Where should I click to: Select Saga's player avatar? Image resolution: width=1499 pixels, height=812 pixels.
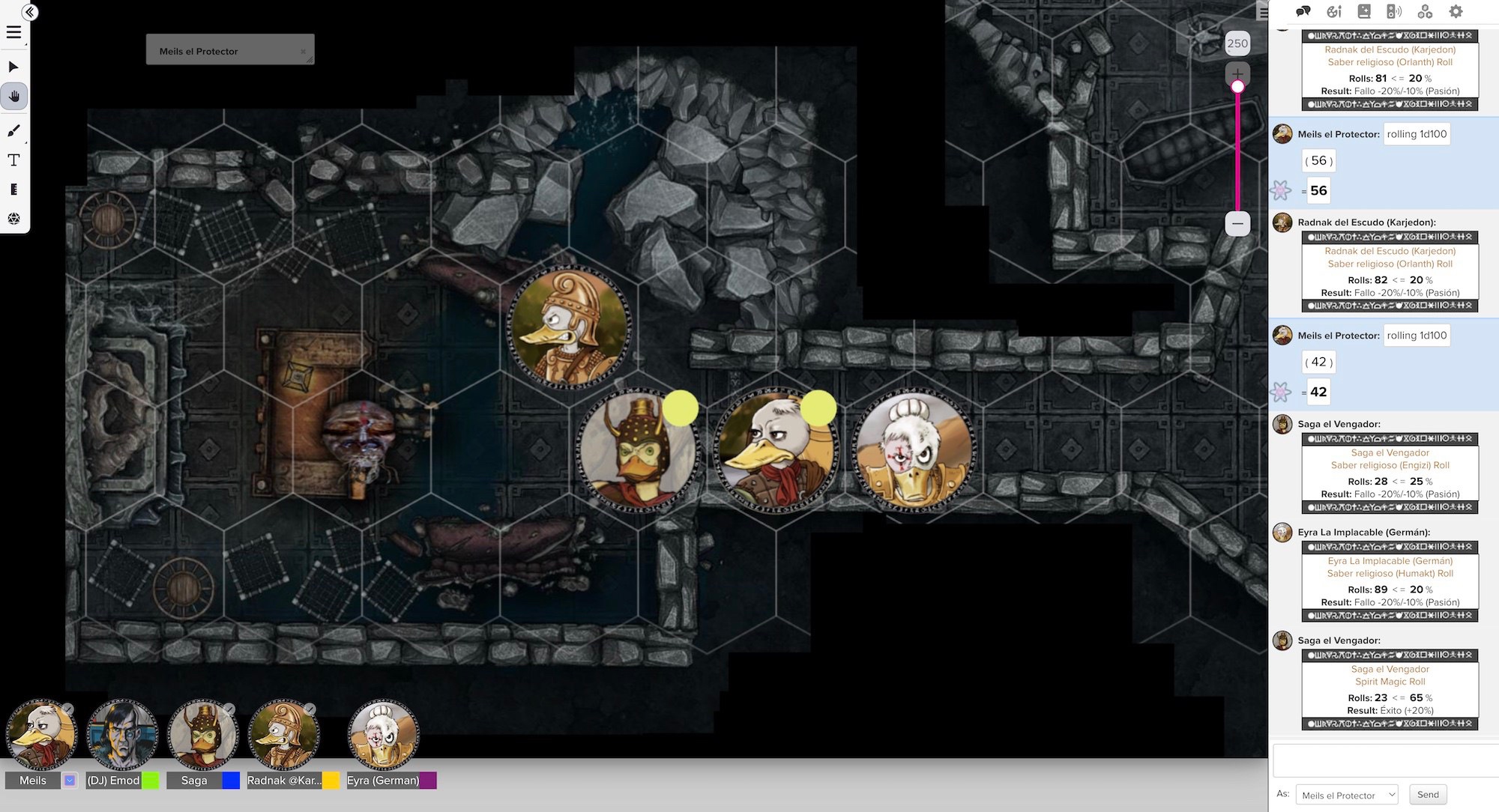[x=202, y=735]
